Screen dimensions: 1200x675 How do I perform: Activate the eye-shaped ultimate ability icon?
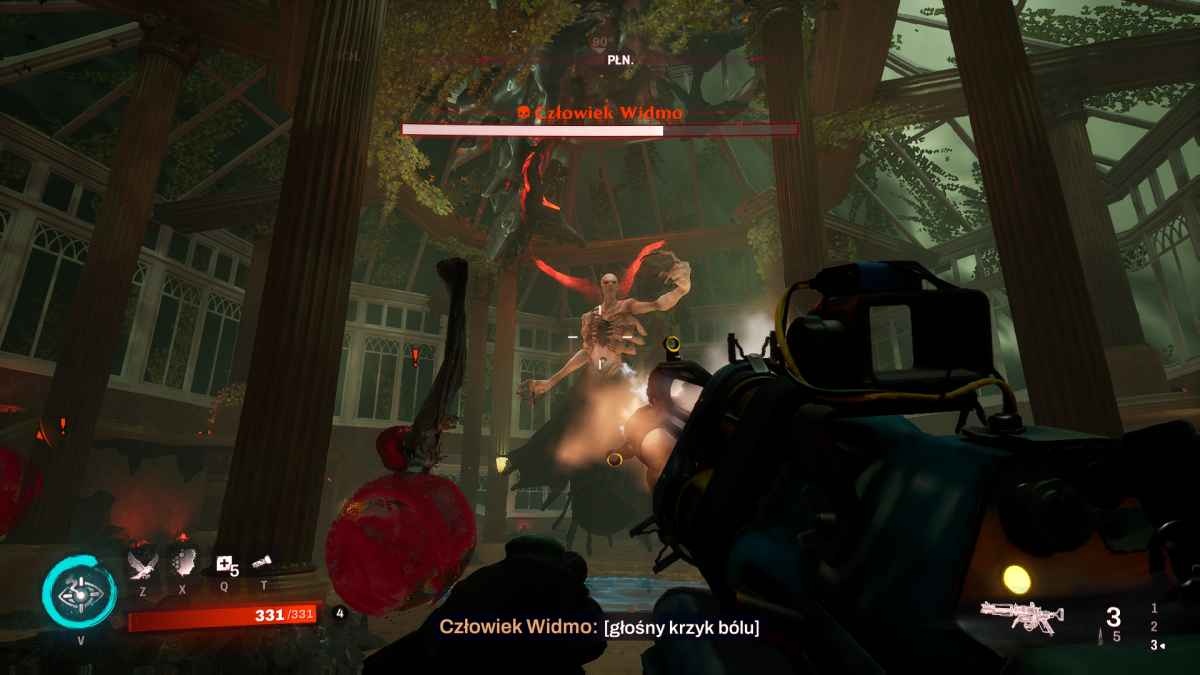(x=79, y=593)
